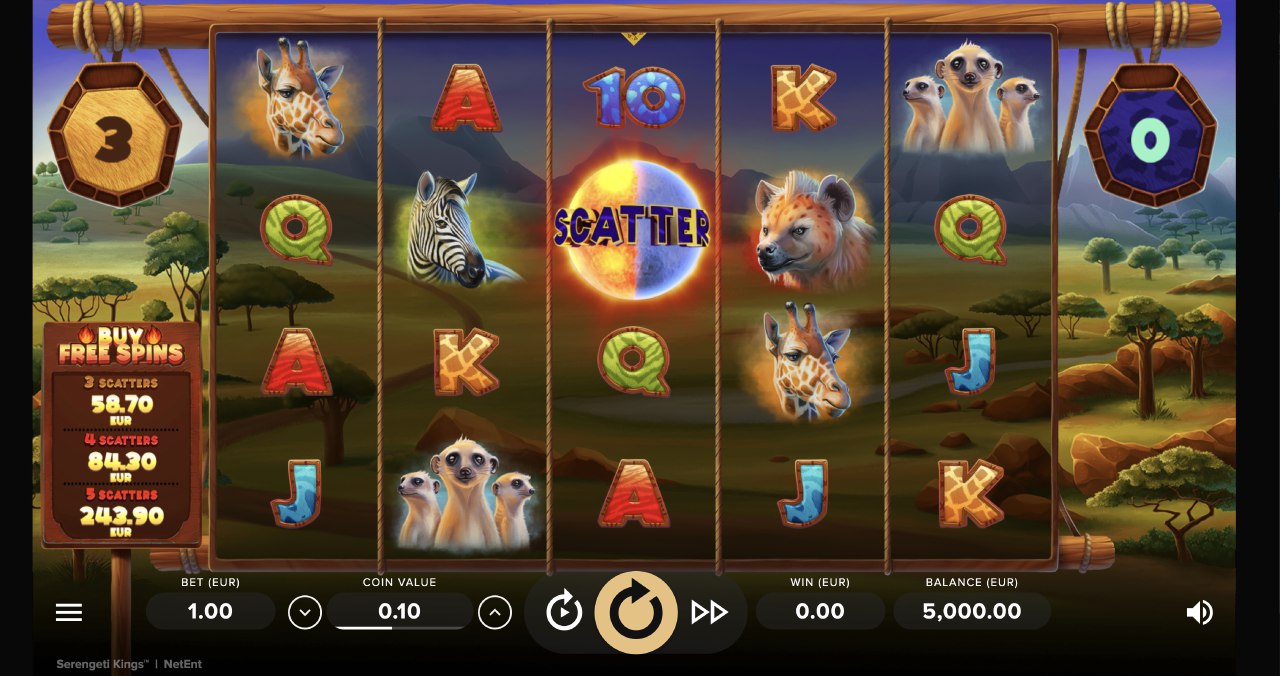The image size is (1280, 676).
Task: Spin the reels with the gold button
Action: click(633, 612)
